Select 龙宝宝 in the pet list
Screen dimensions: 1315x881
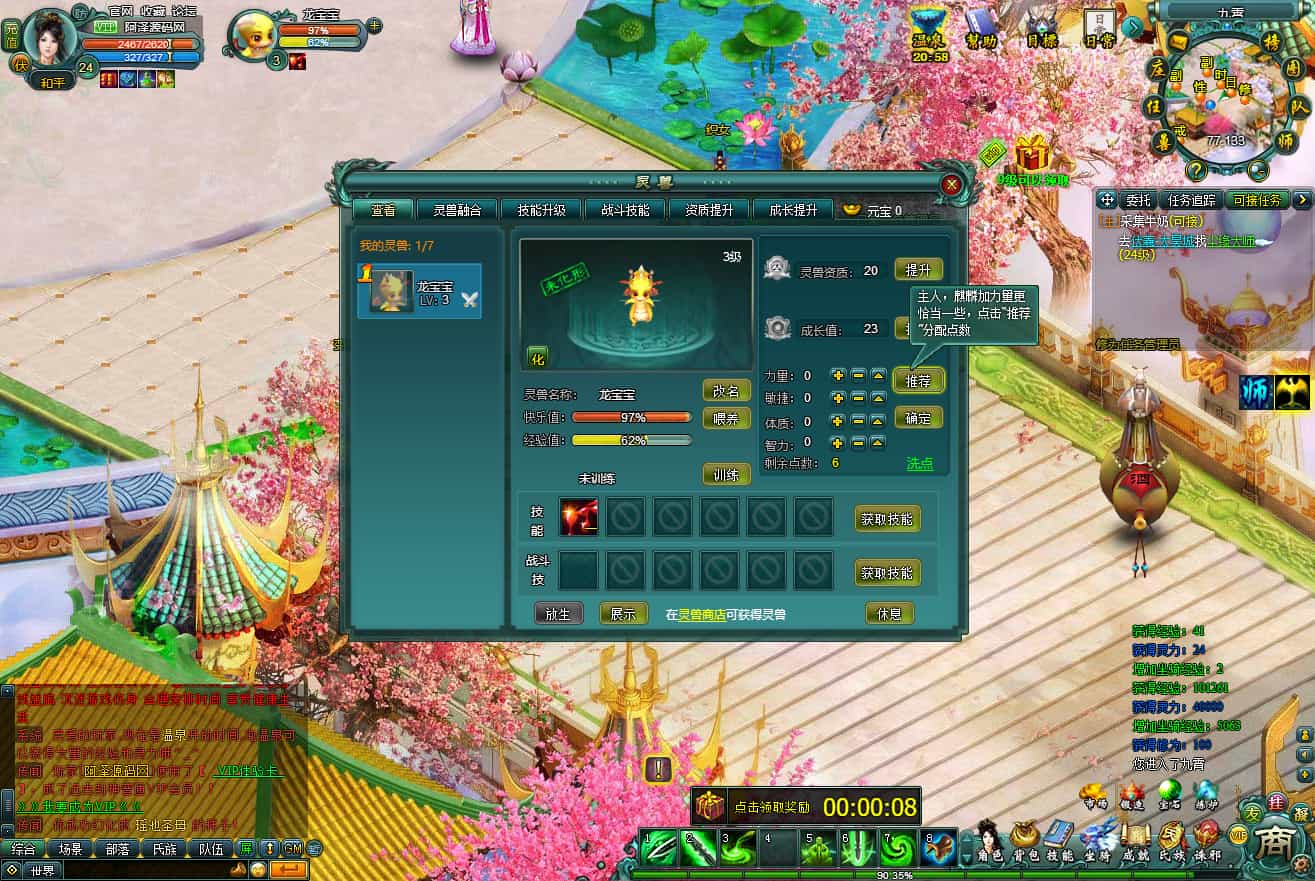[x=420, y=292]
